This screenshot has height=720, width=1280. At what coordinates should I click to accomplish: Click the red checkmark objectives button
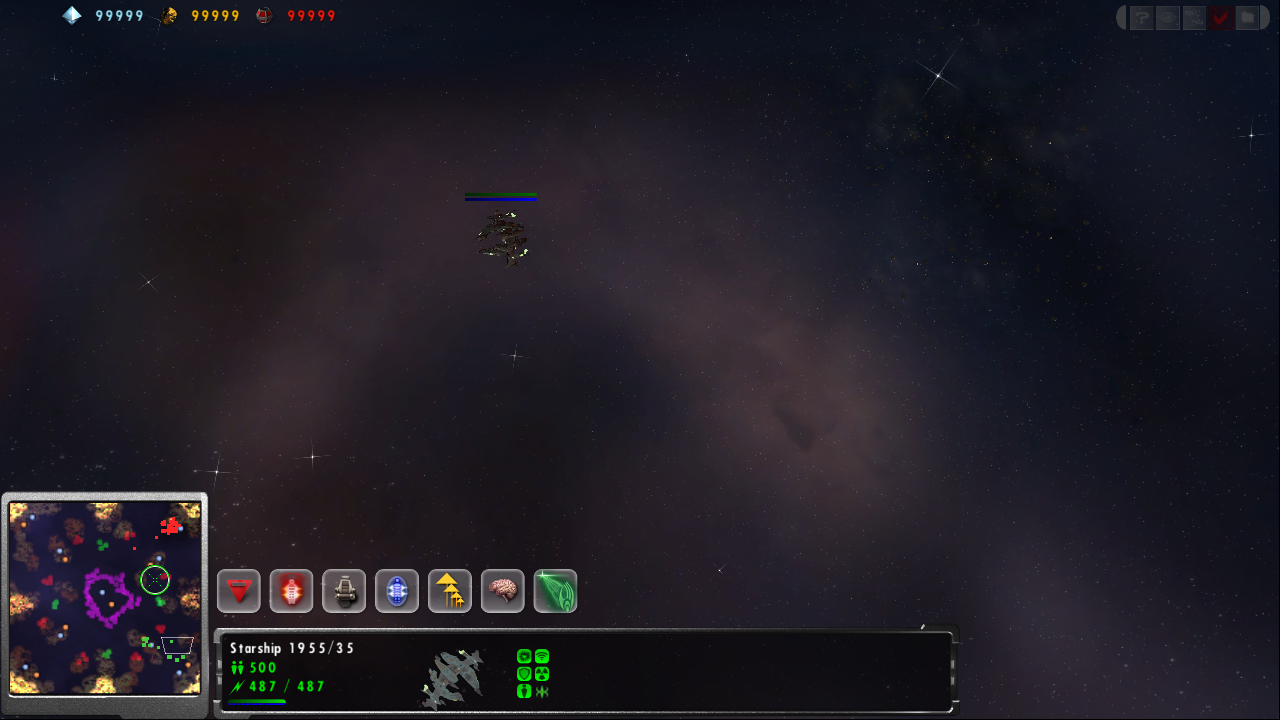coord(1220,17)
